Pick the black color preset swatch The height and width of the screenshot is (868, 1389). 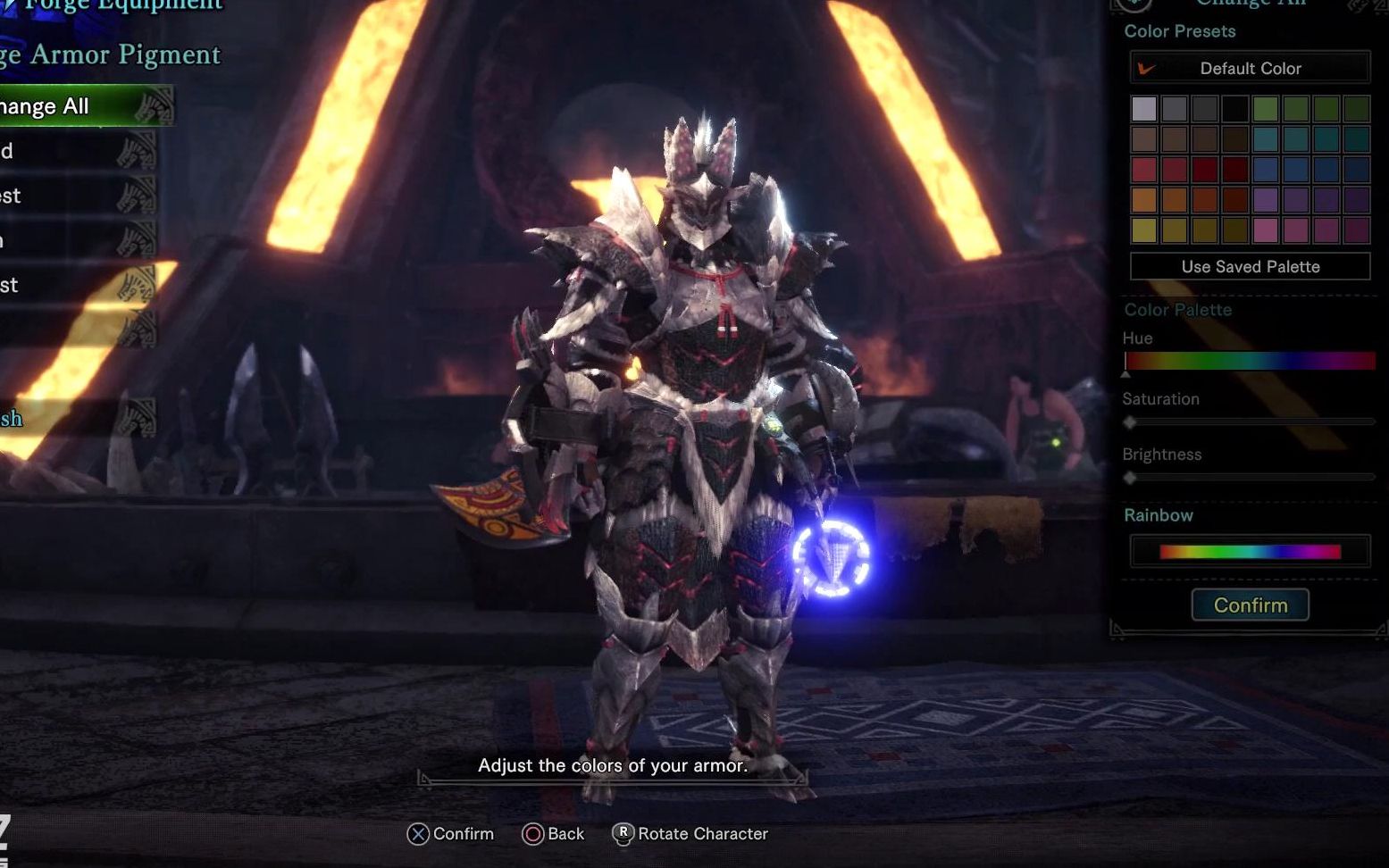[1235, 109]
